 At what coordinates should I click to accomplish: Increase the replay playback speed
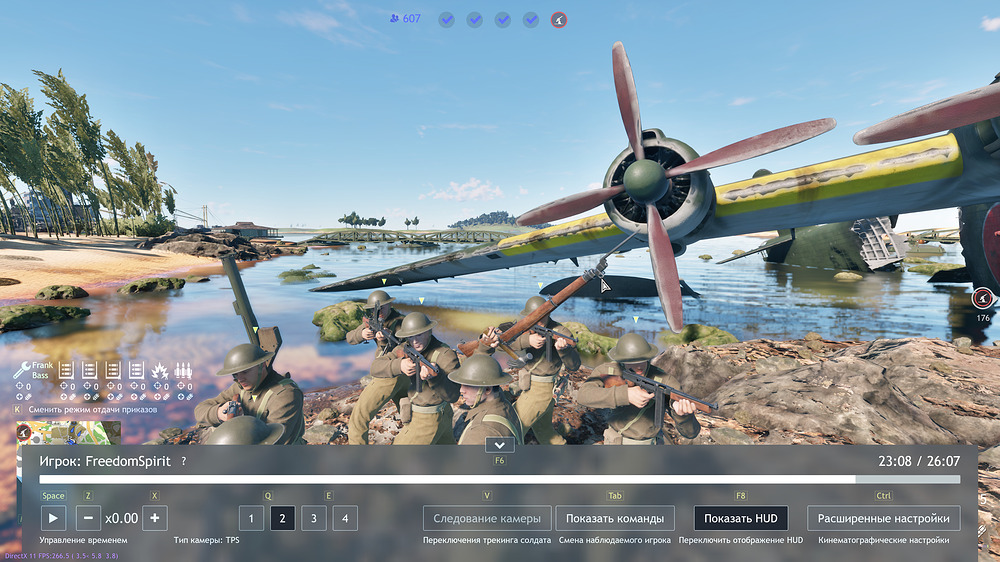click(154, 518)
